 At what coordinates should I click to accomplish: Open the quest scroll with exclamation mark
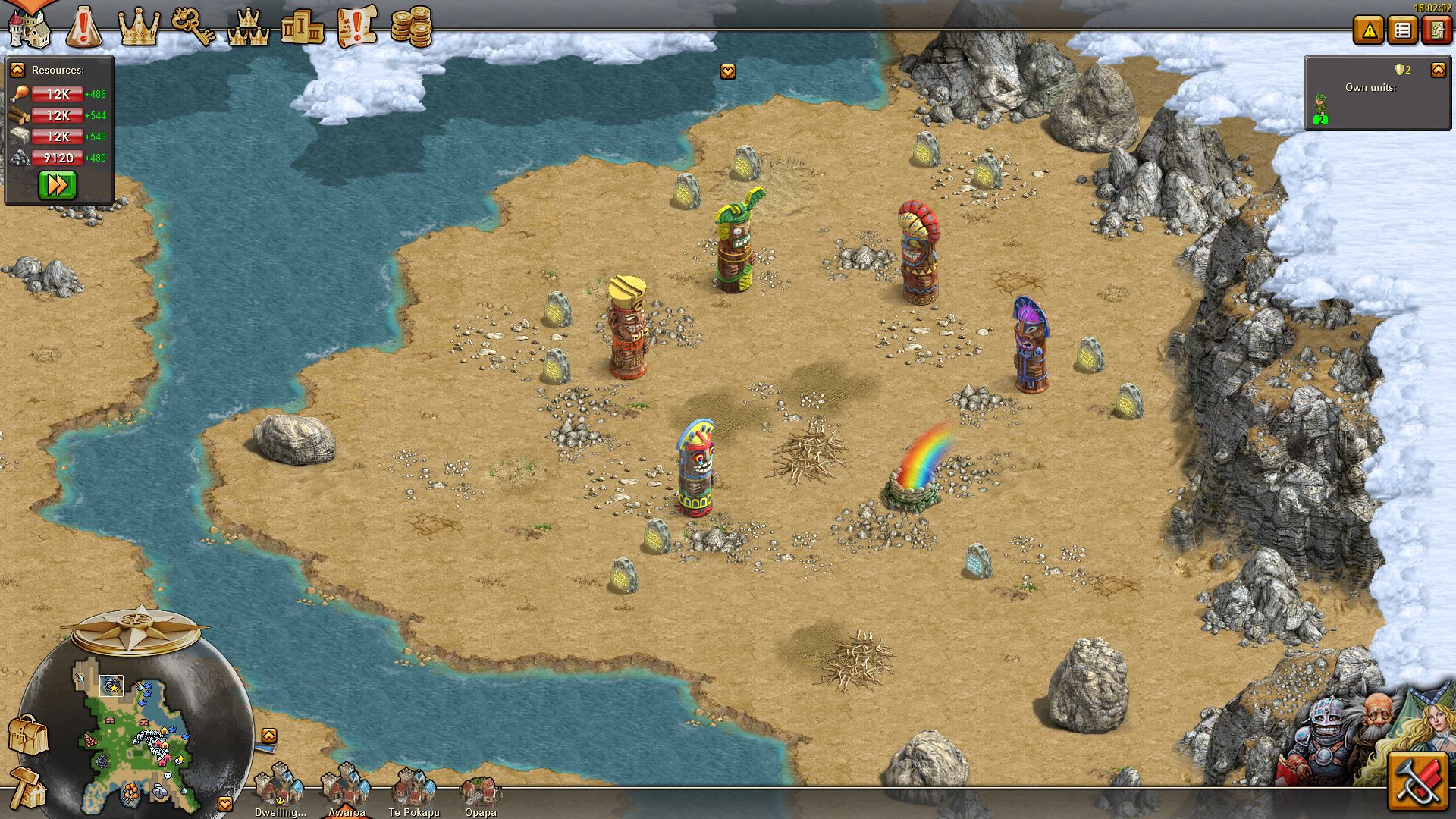[357, 27]
